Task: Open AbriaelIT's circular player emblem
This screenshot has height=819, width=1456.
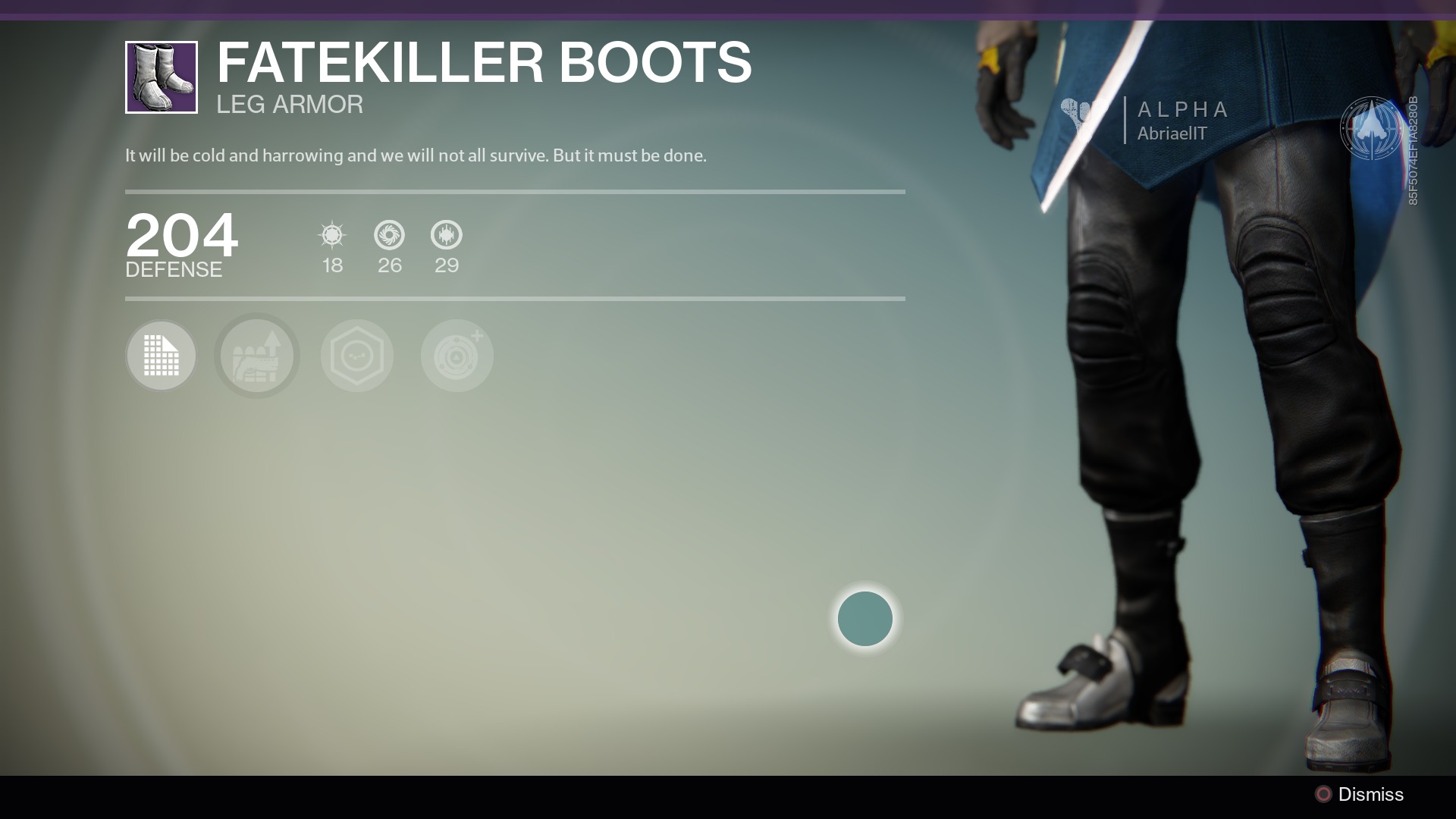Action: coord(1371,128)
